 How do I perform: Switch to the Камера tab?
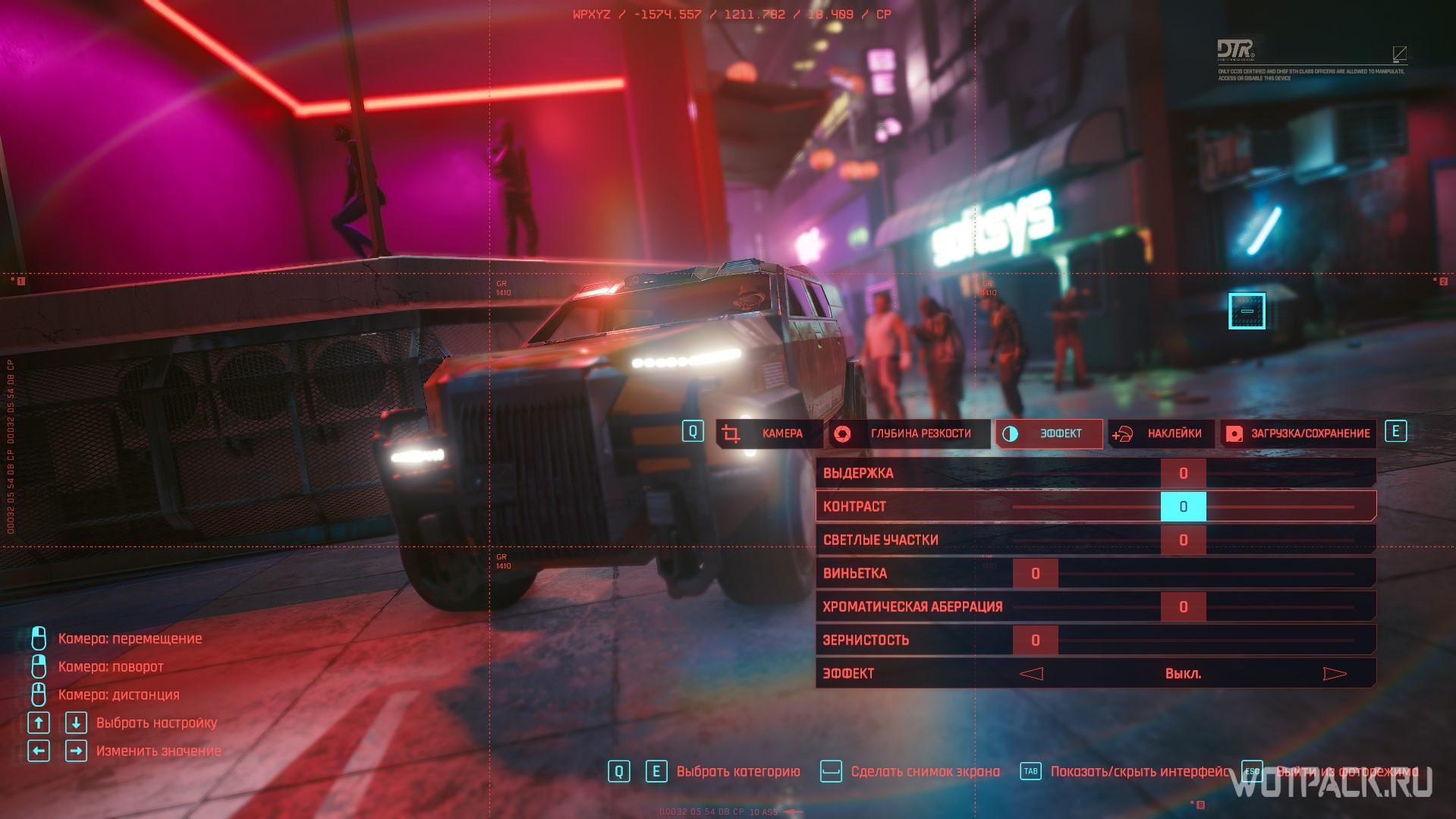point(769,433)
